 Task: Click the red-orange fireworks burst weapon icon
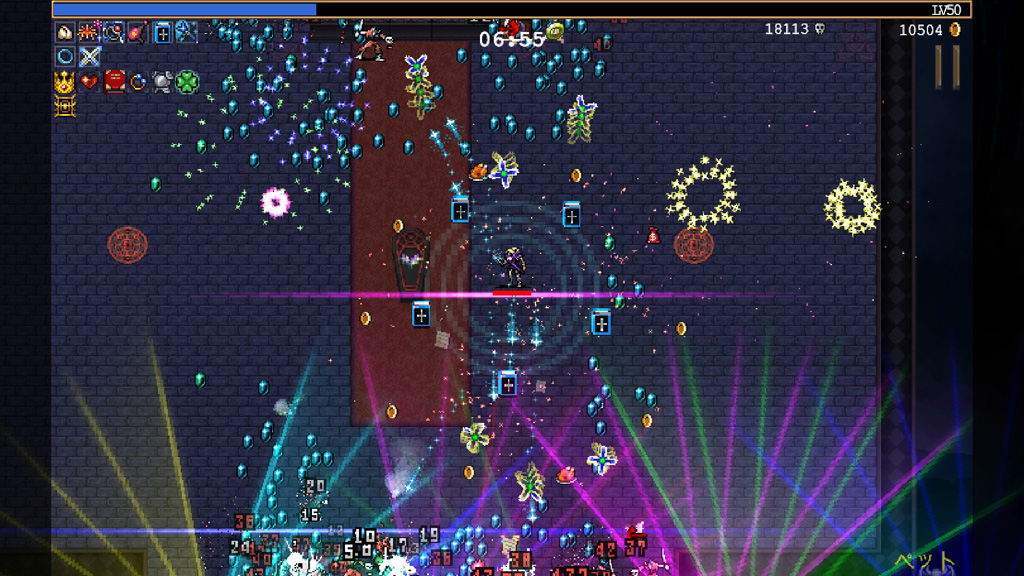point(89,32)
